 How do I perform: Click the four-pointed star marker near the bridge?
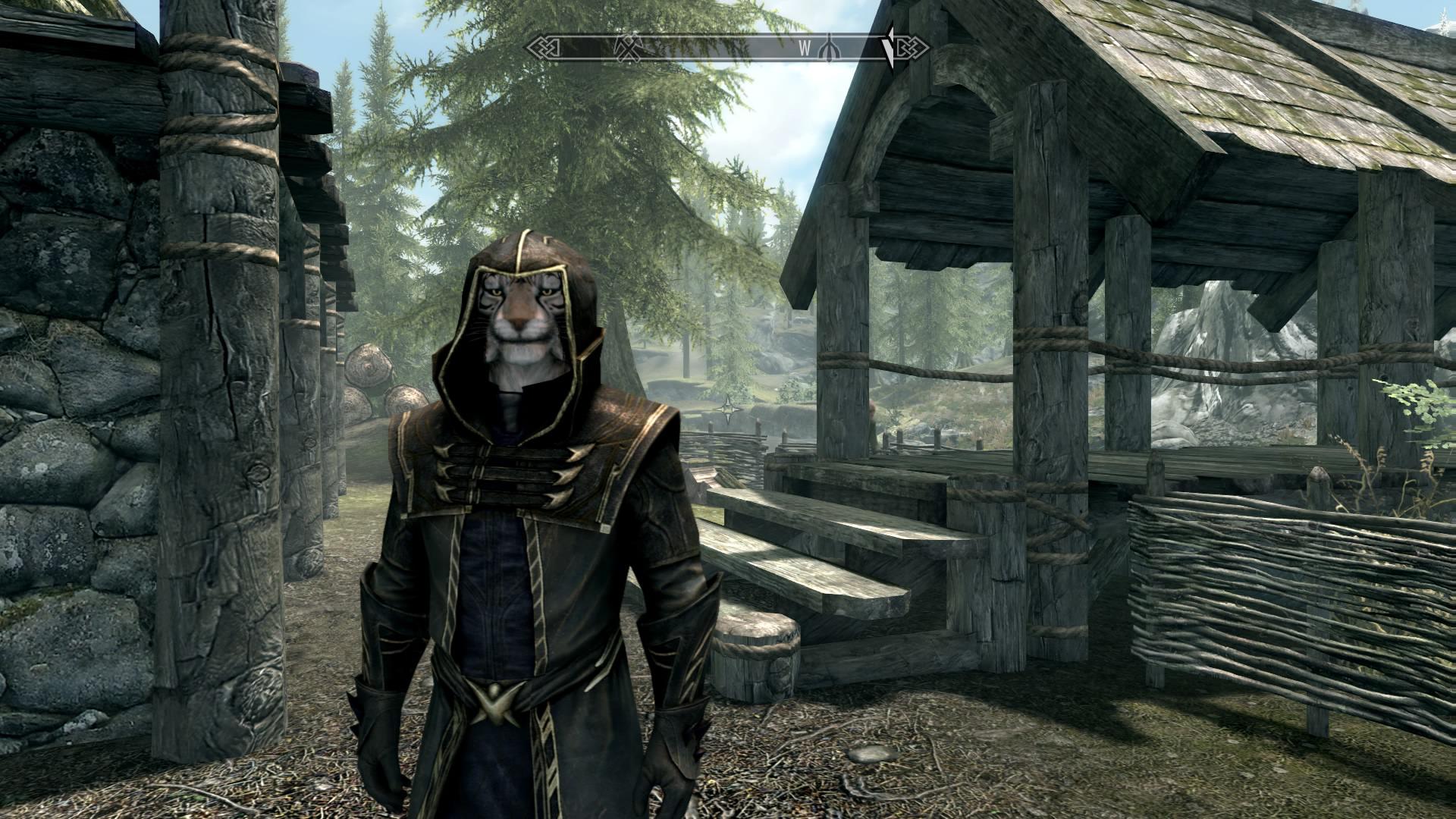[730, 408]
